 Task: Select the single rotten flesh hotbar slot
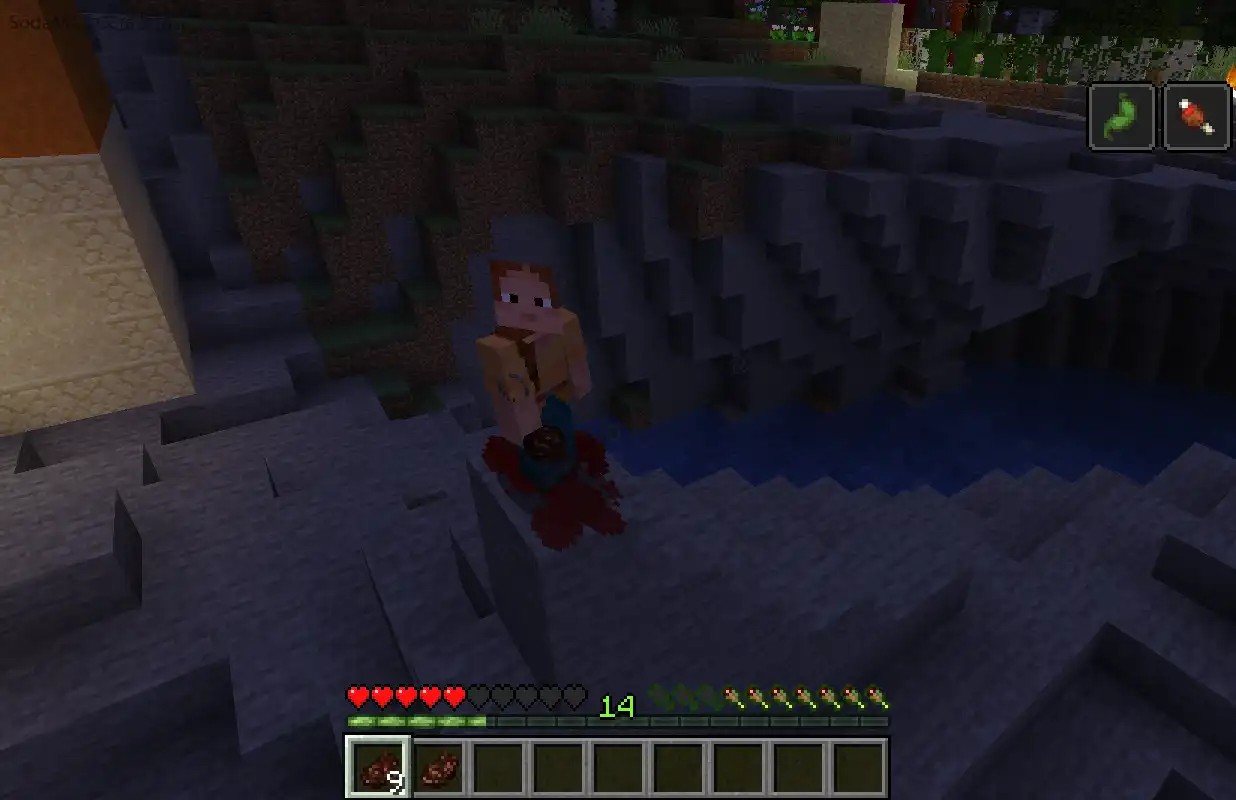(x=438, y=768)
